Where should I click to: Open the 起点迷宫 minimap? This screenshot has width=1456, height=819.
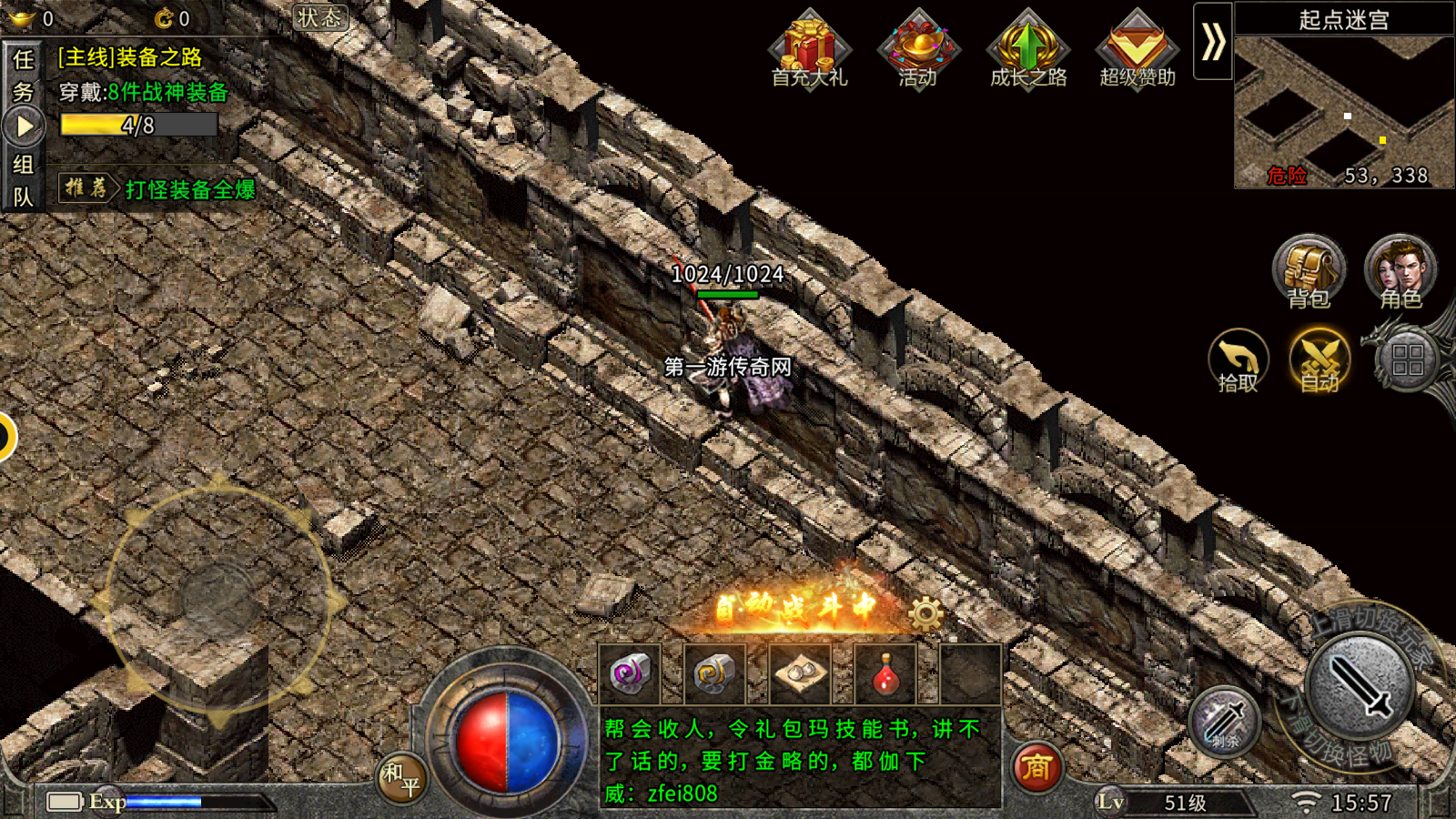(x=1343, y=109)
